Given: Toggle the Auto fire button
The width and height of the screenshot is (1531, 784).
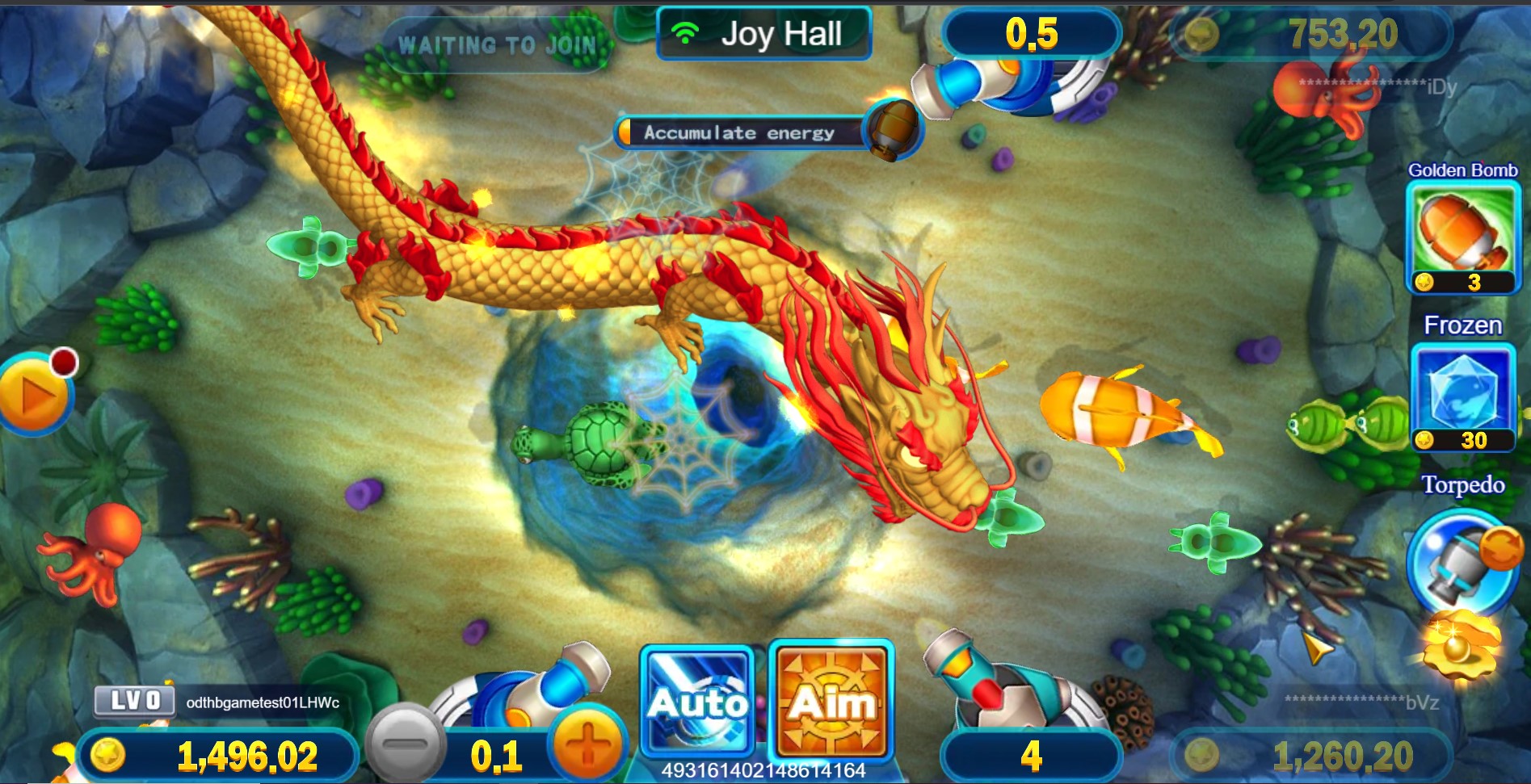Looking at the screenshot, I should [697, 701].
